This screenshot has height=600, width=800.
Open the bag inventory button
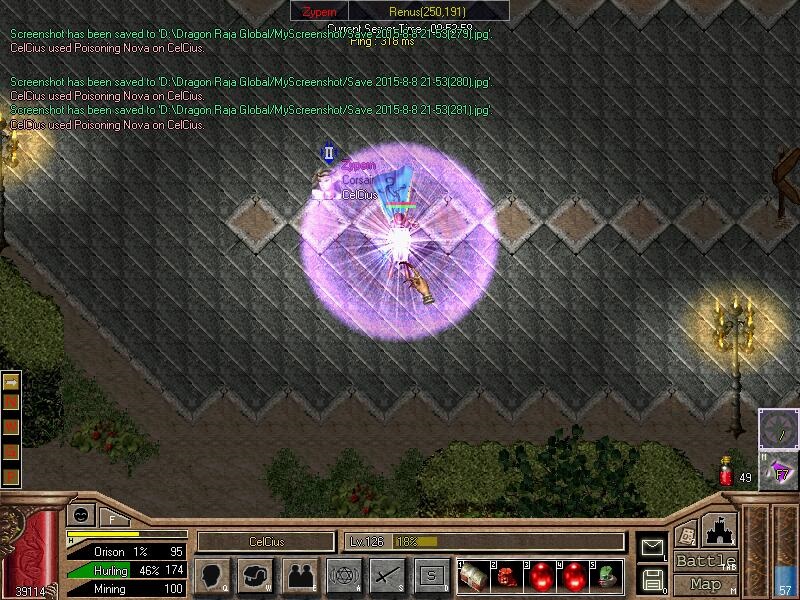click(x=256, y=576)
